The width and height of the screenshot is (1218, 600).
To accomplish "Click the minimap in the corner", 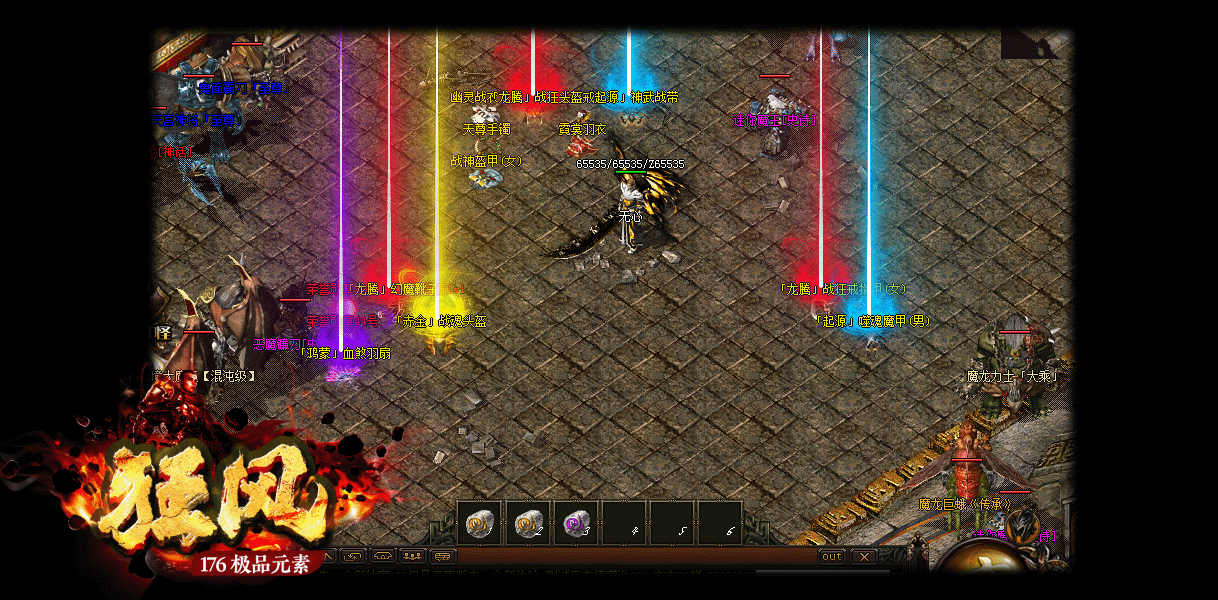I will point(1035,44).
